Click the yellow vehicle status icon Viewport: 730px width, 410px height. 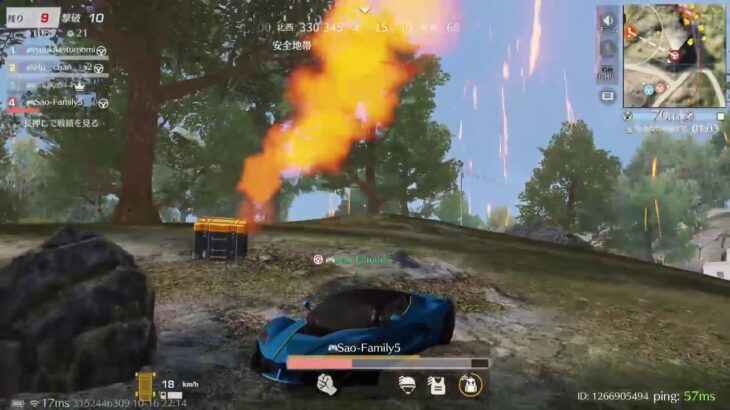[145, 385]
